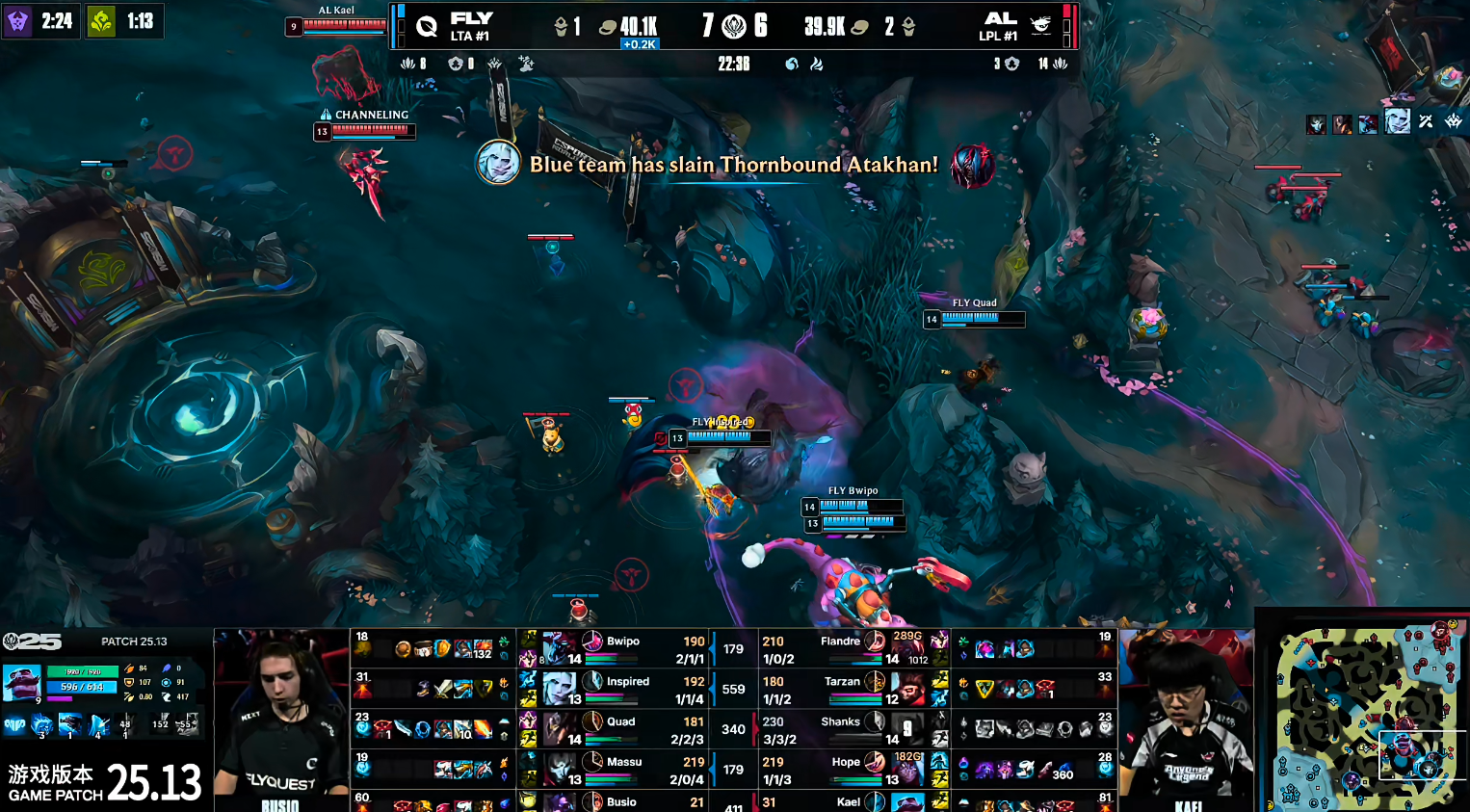
Task: Click the Baron buff timer icon
Action: pyautogui.click(x=17, y=20)
